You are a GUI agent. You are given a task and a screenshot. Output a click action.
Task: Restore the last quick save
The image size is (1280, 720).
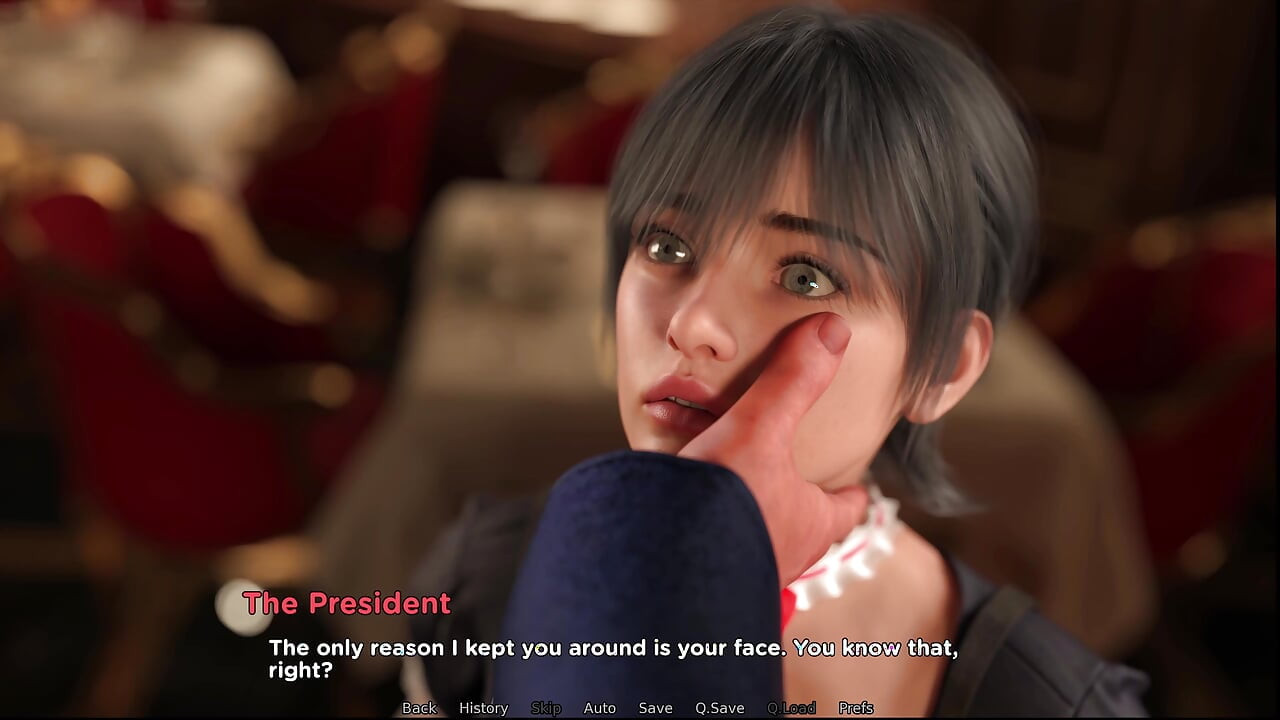[x=792, y=708]
